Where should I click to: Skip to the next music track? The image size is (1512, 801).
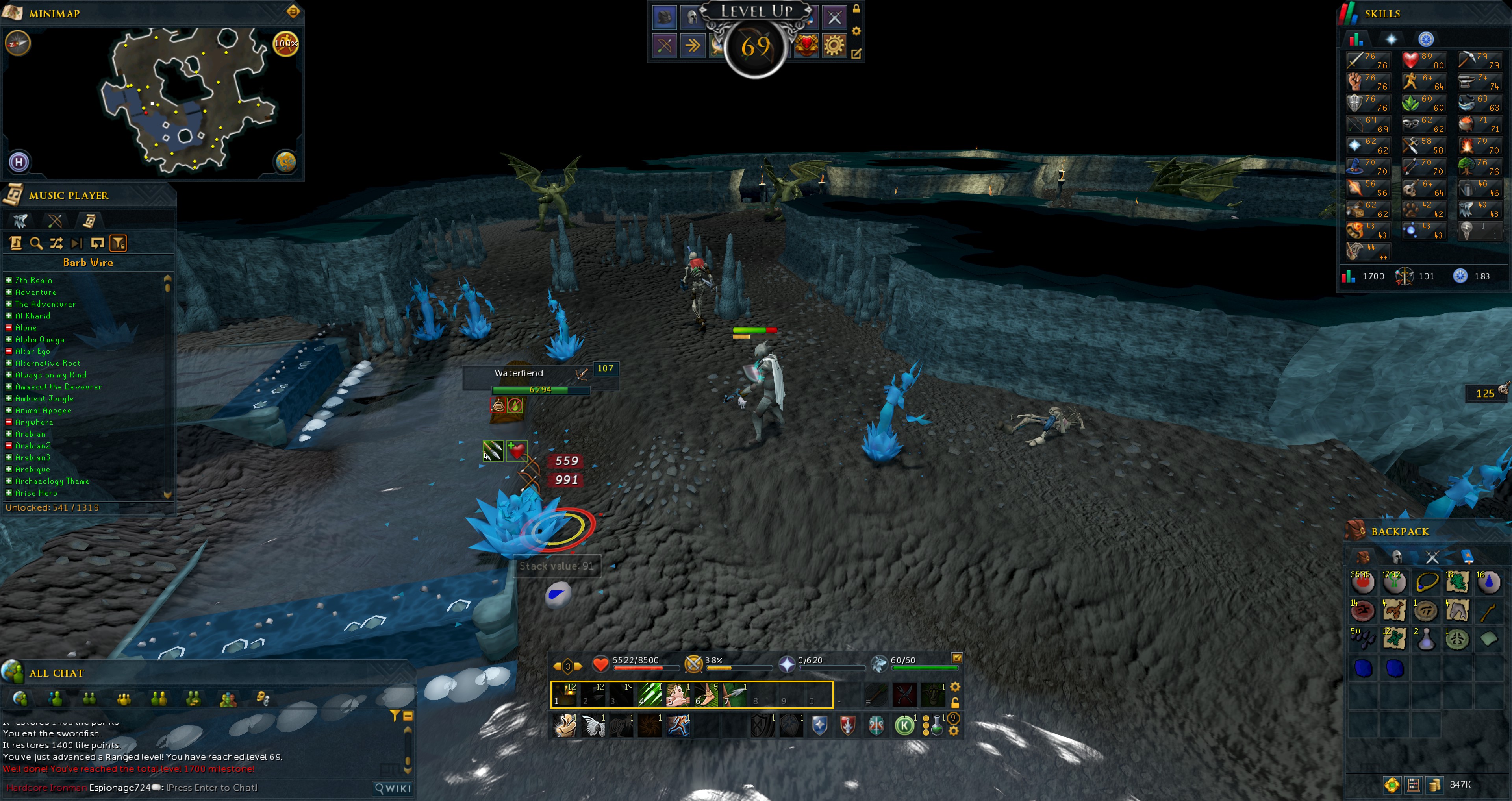coord(76,243)
